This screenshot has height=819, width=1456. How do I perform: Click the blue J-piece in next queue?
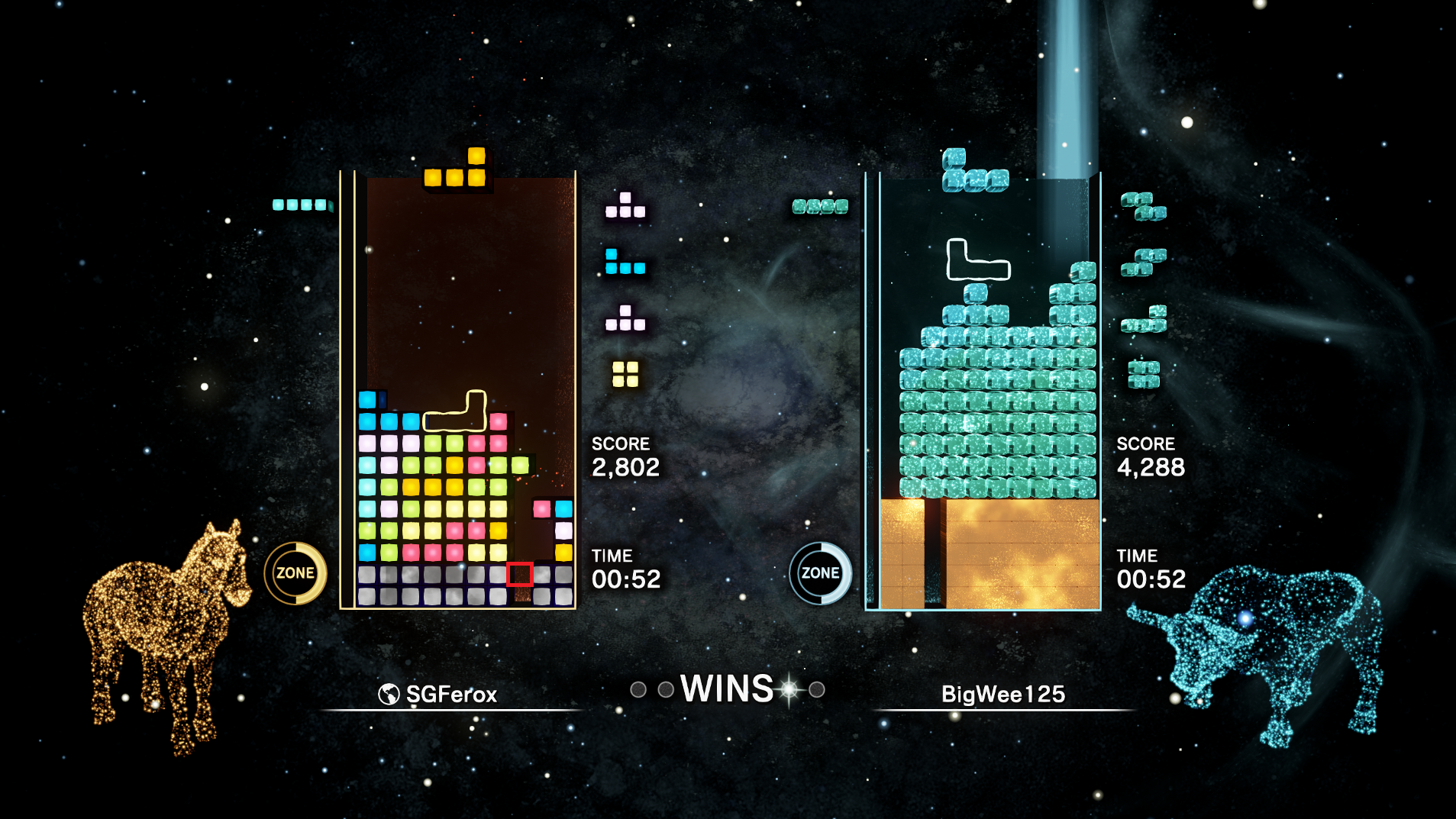tap(625, 261)
